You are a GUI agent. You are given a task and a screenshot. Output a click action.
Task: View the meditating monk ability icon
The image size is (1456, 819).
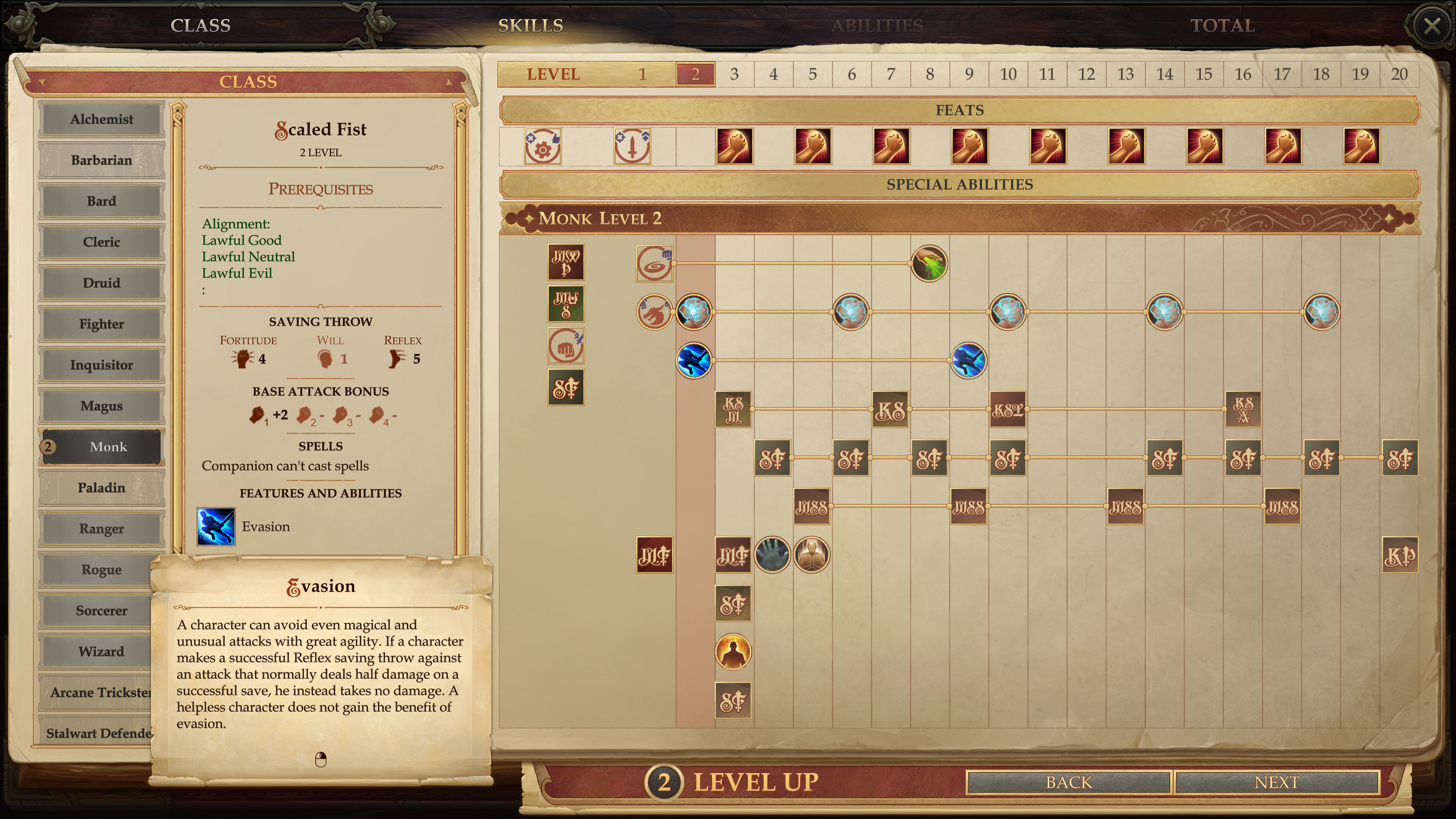[812, 554]
